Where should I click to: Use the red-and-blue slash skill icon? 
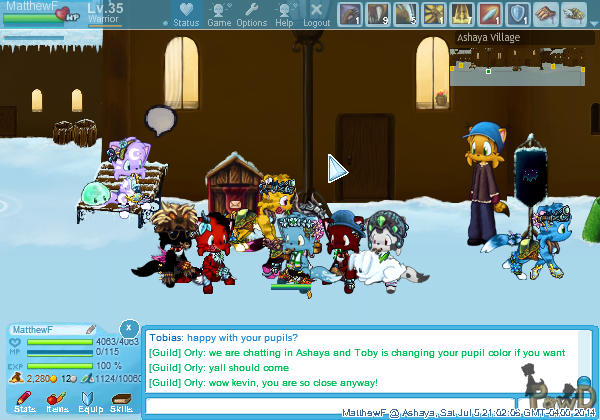(490, 13)
